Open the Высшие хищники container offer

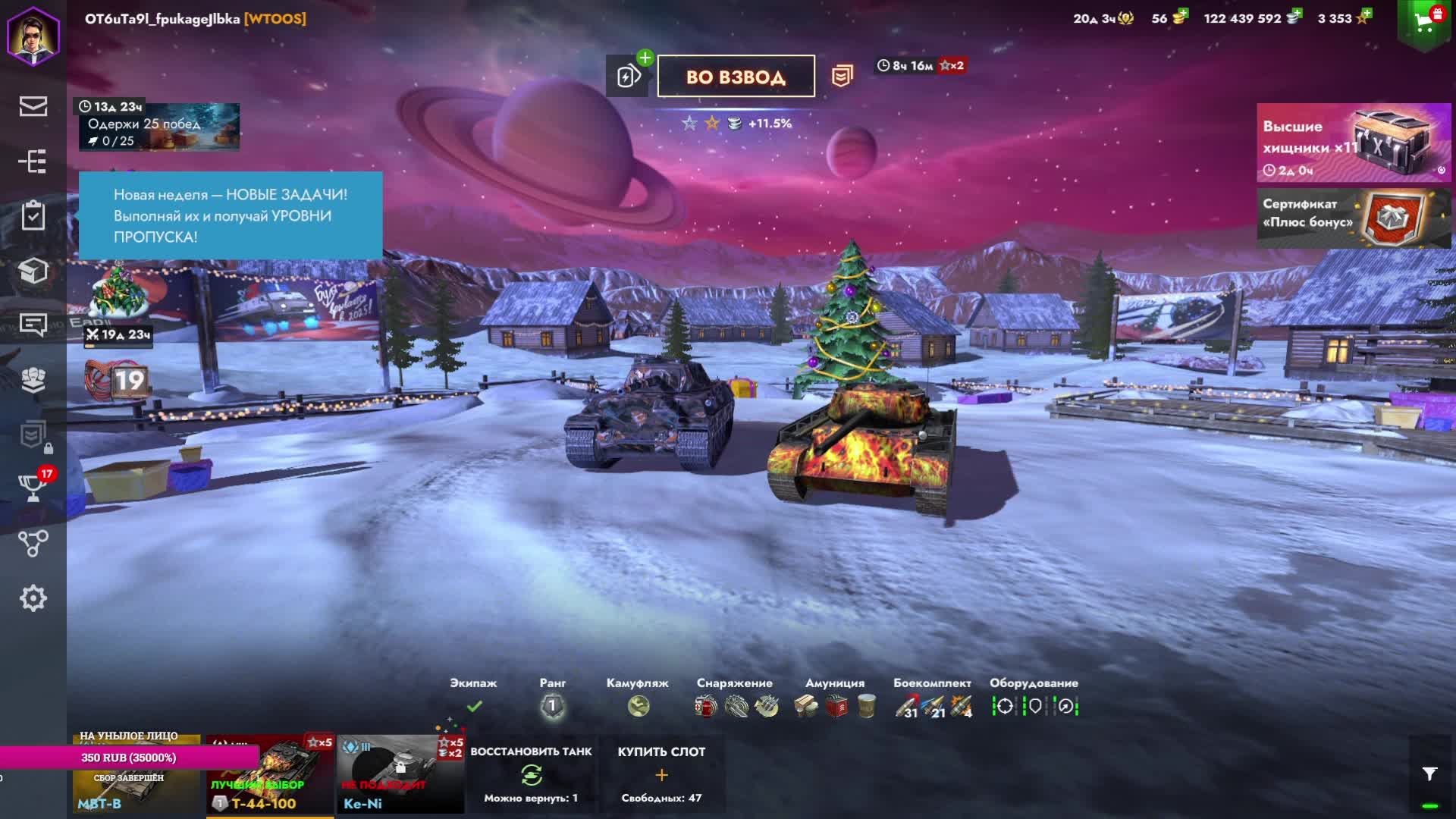pyautogui.click(x=1354, y=143)
